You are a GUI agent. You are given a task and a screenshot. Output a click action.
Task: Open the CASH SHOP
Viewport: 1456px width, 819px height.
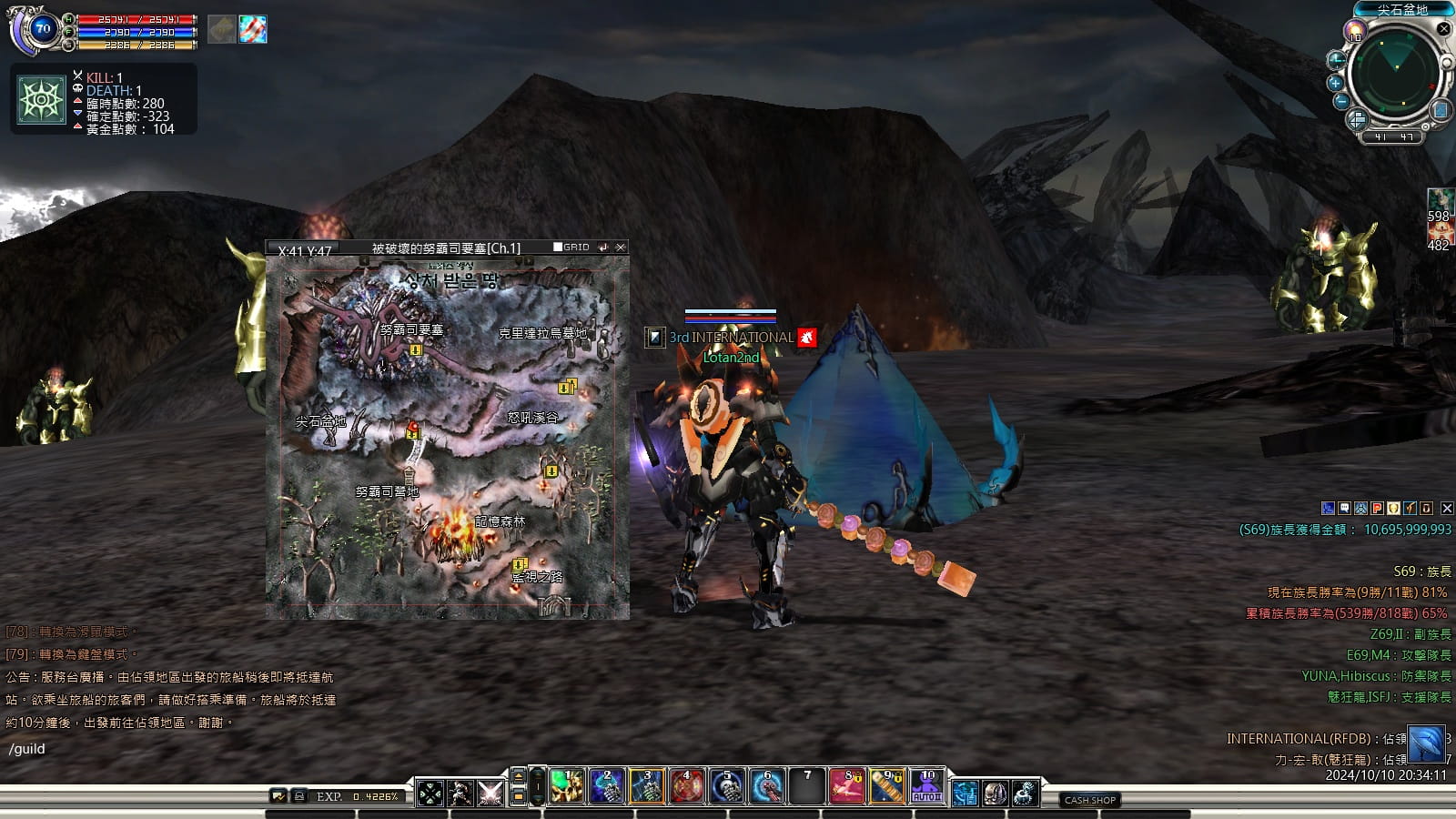pos(1089,800)
